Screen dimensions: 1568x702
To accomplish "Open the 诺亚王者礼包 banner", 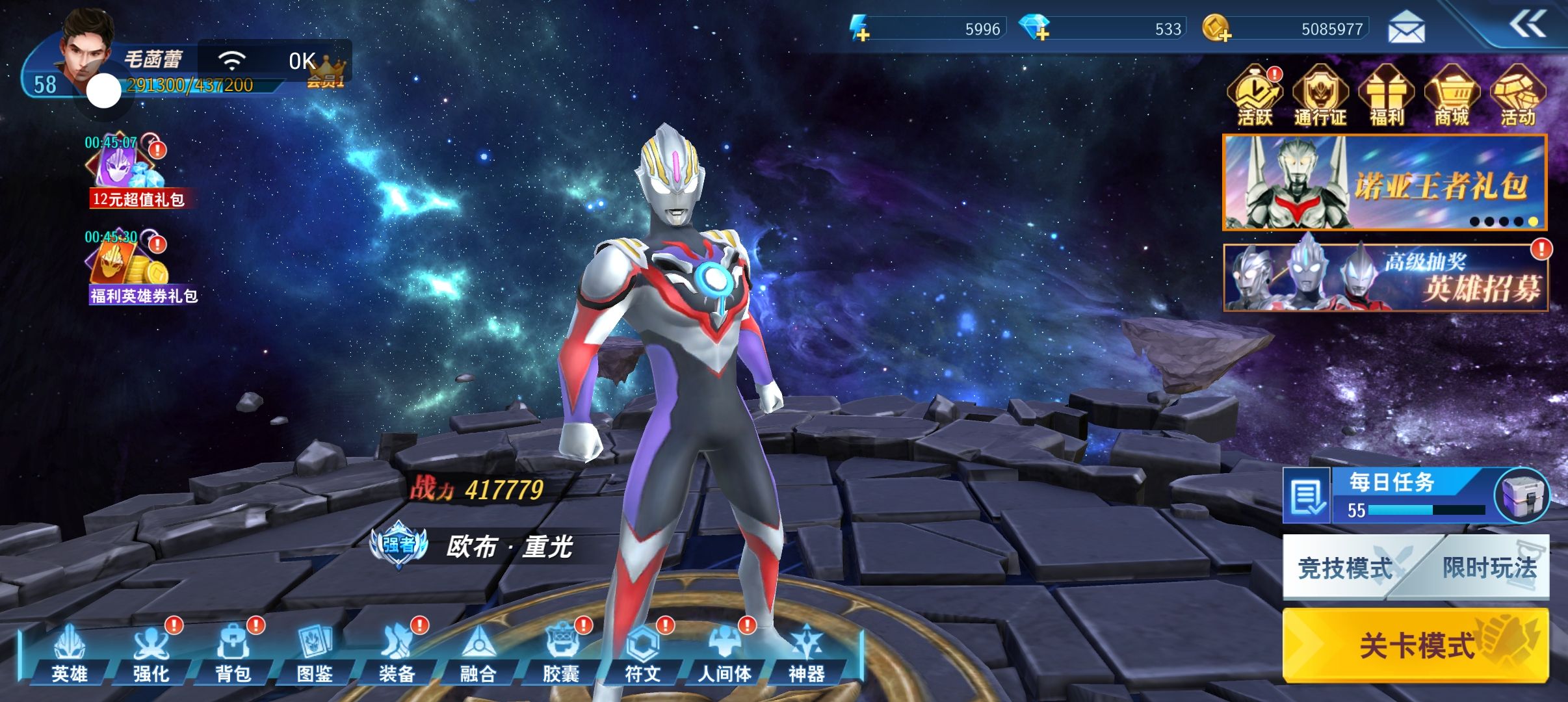I will click(1385, 183).
